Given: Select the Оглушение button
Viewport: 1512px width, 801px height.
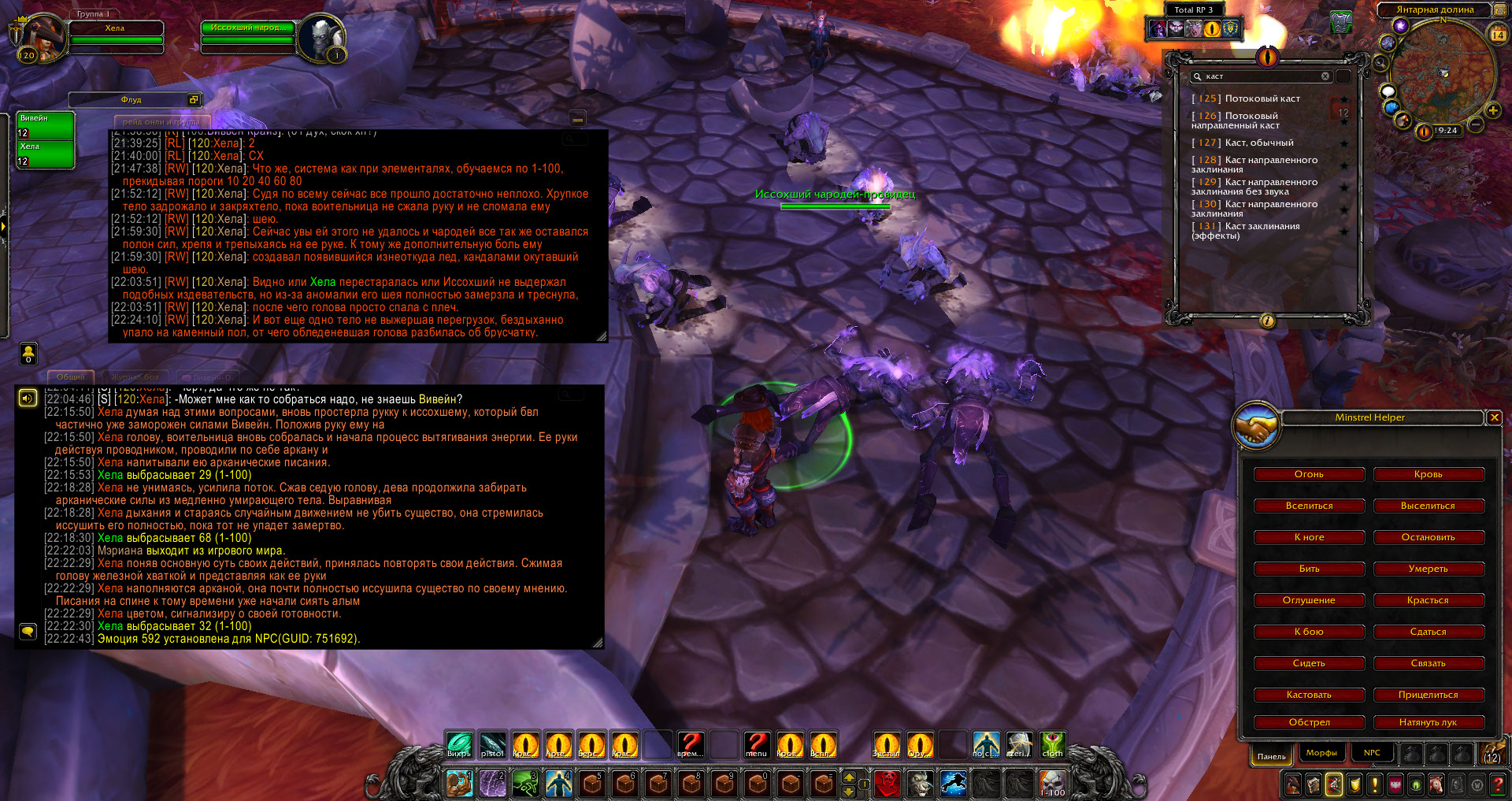Looking at the screenshot, I should pyautogui.click(x=1309, y=600).
